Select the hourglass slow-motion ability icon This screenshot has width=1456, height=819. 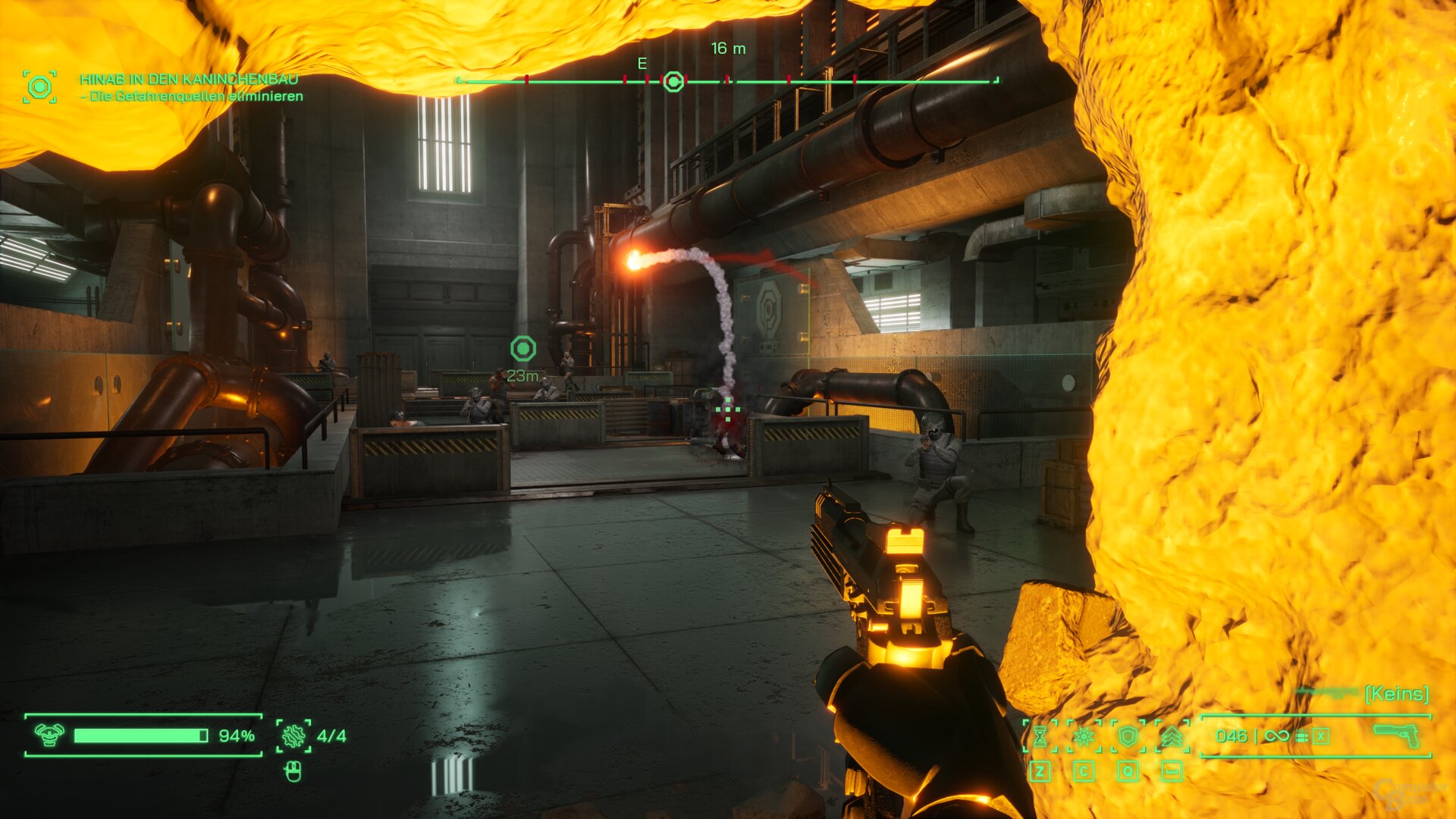1040,736
